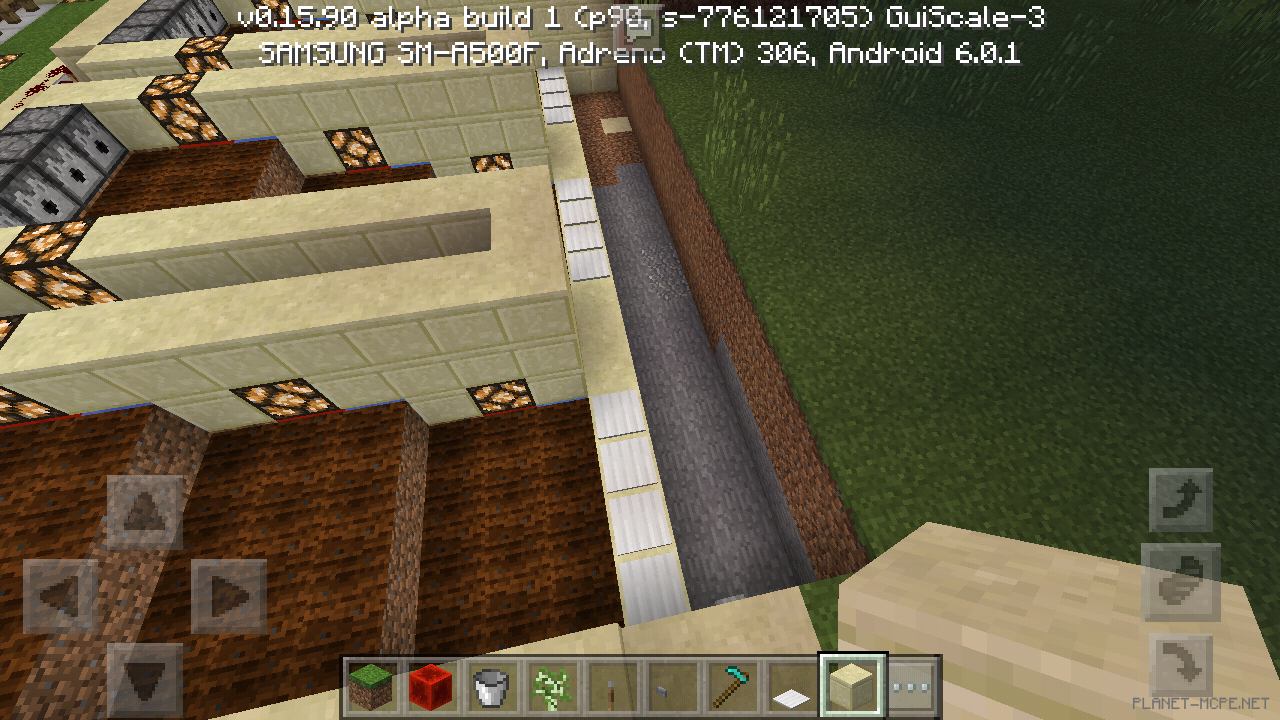
Task: Tap the fly ascend control on the right
Action: (1180, 498)
